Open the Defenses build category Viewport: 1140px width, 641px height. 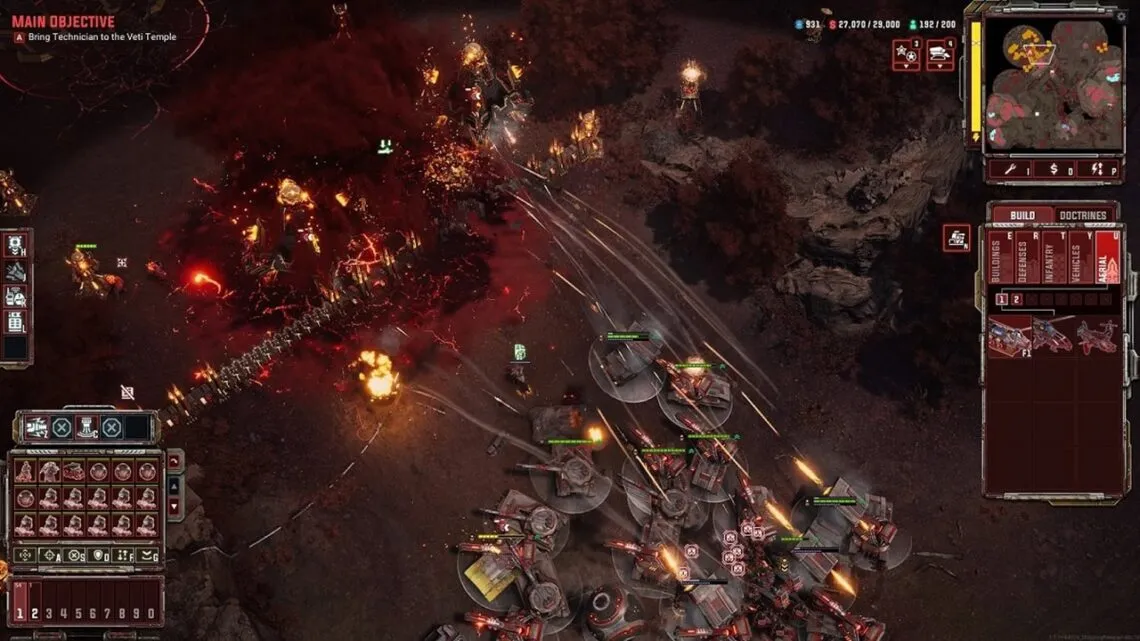tap(1025, 258)
